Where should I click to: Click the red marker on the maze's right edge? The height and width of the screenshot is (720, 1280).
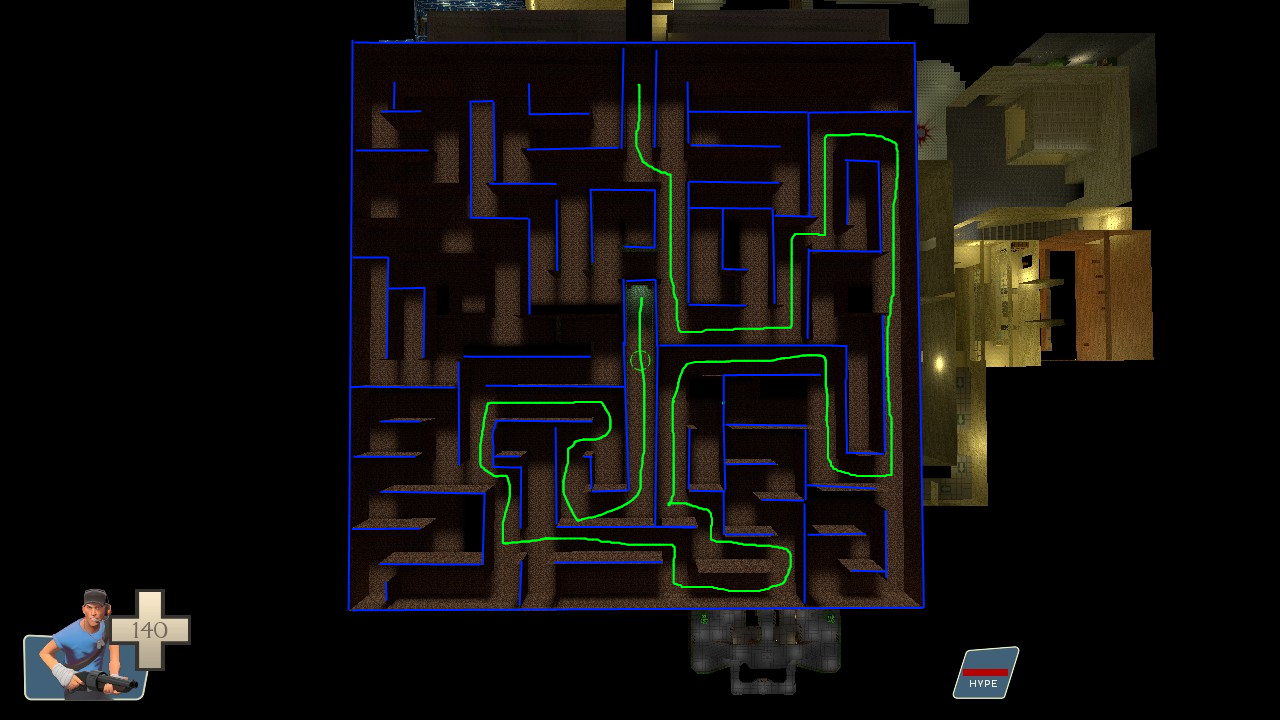[x=922, y=134]
